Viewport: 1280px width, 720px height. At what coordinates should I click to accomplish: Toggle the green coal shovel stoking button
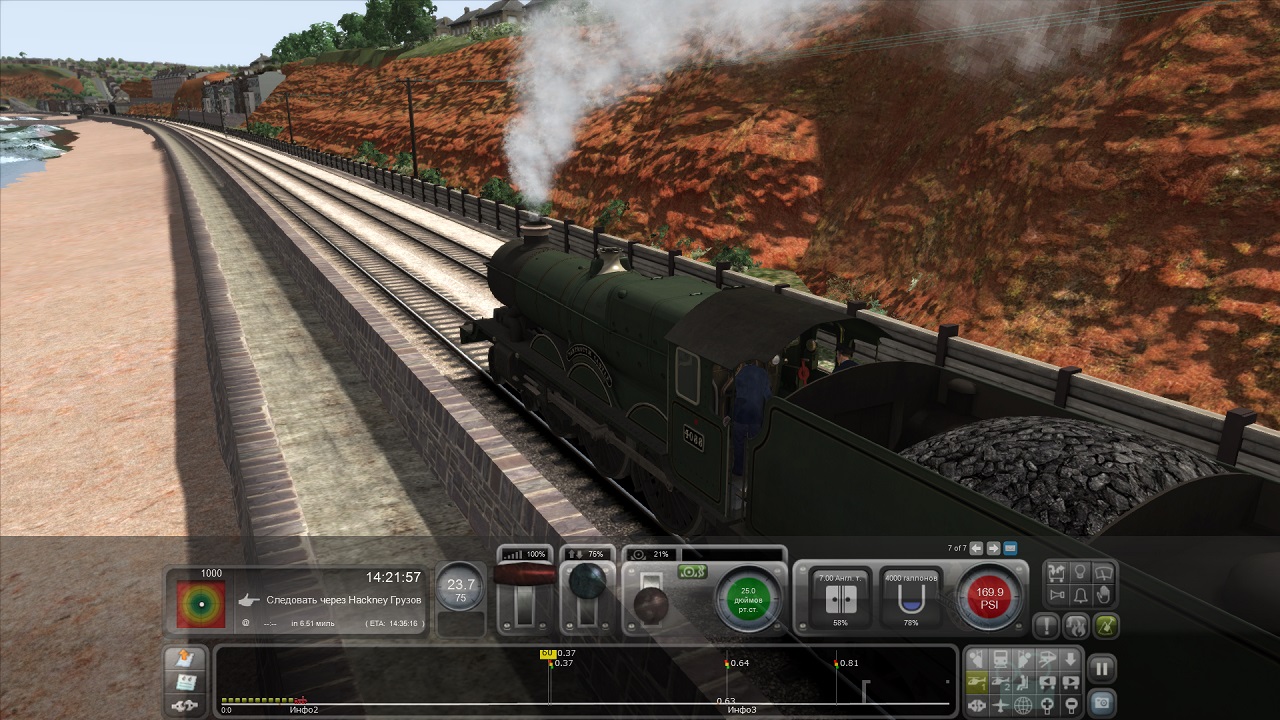click(1105, 627)
